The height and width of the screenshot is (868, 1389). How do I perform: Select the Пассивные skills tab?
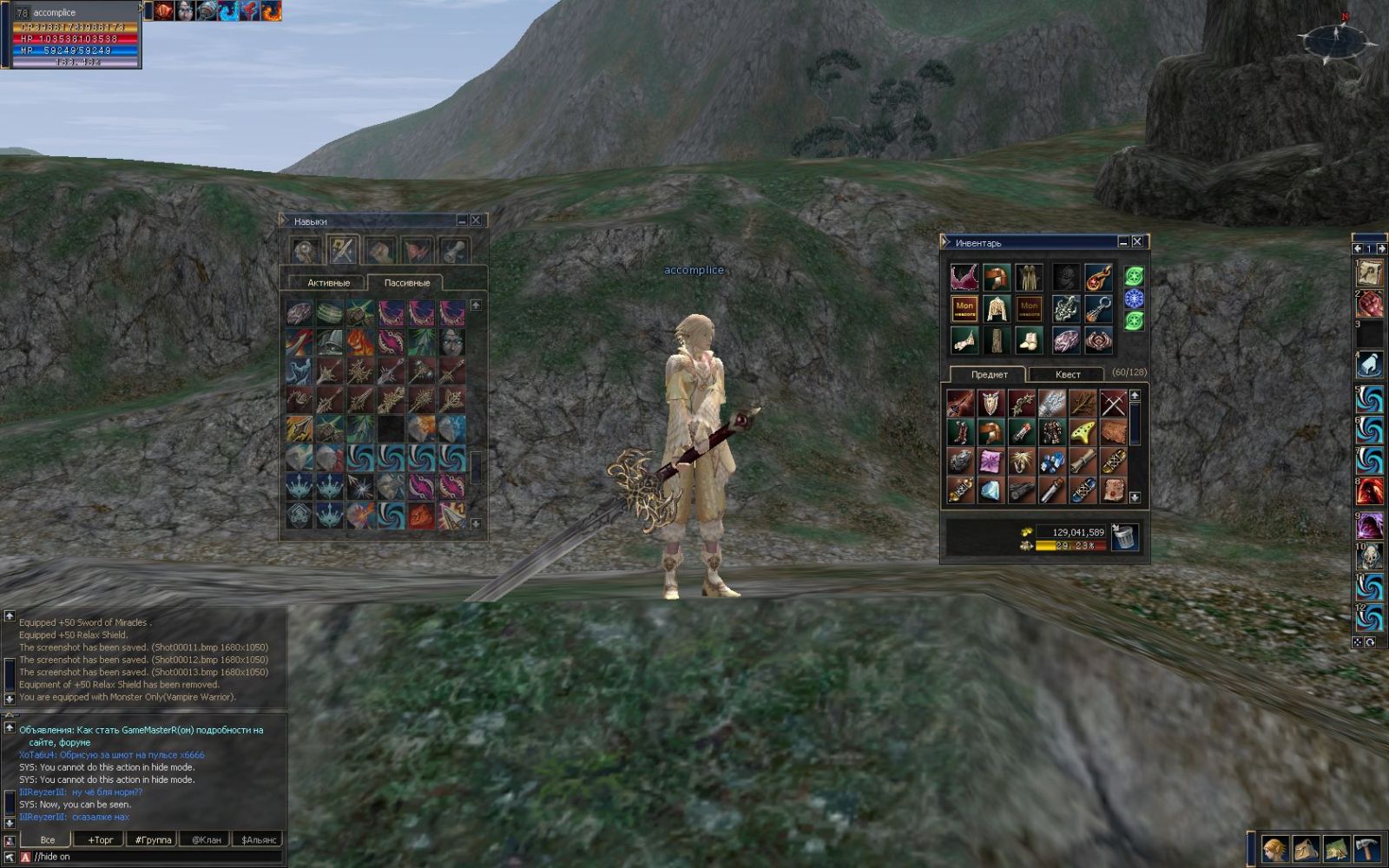pos(406,283)
